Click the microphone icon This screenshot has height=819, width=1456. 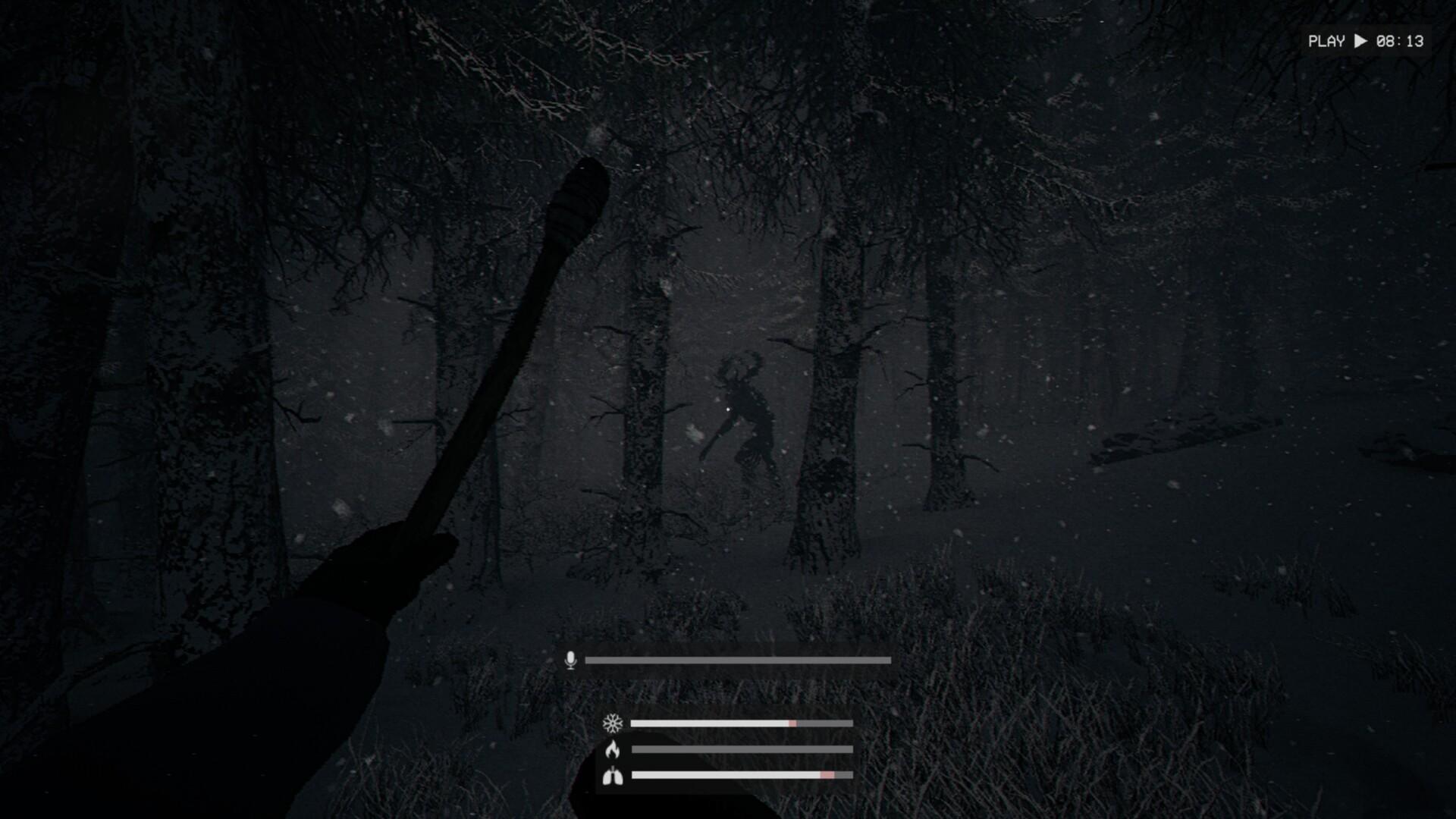click(571, 661)
